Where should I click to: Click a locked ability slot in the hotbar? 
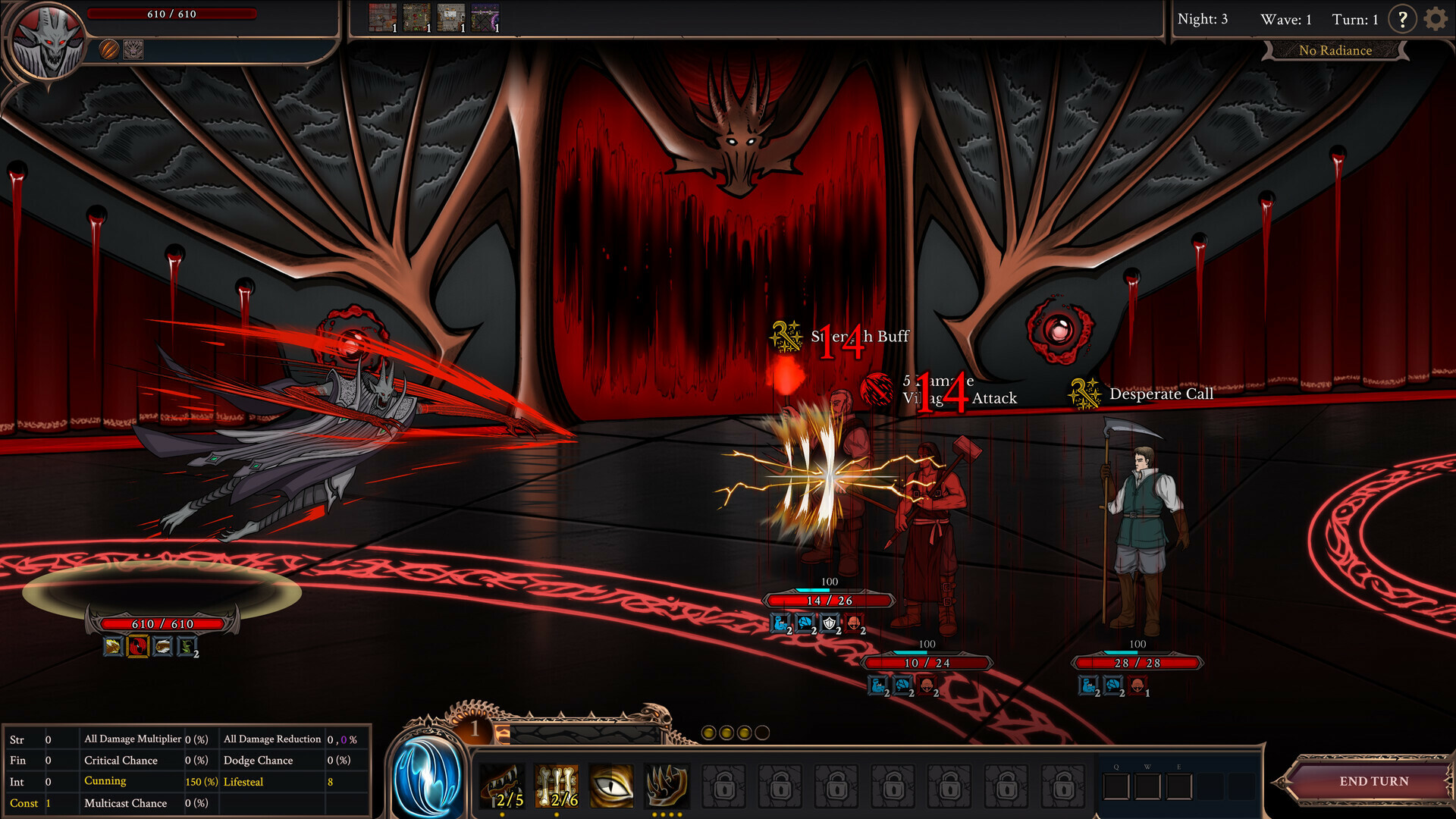click(x=724, y=786)
